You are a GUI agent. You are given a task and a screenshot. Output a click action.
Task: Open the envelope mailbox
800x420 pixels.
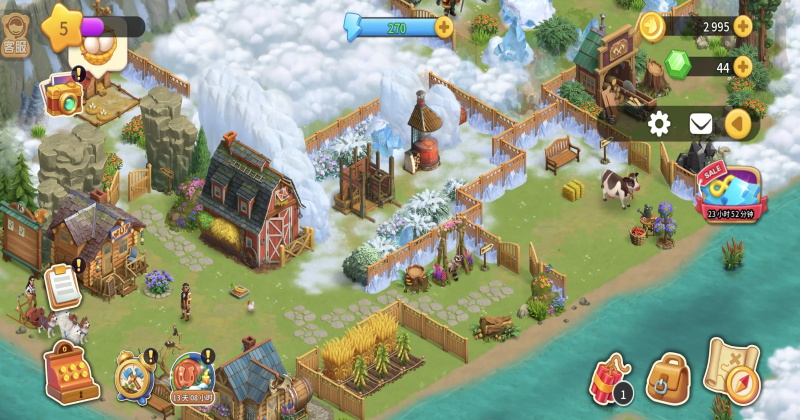701,124
